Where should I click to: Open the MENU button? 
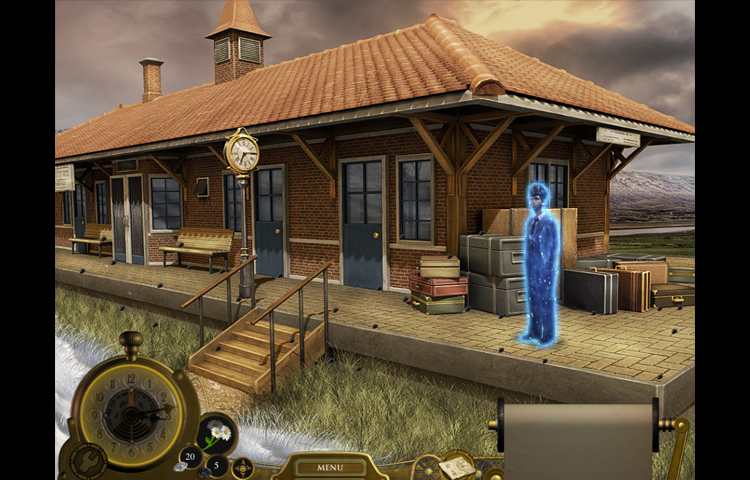[x=329, y=467]
